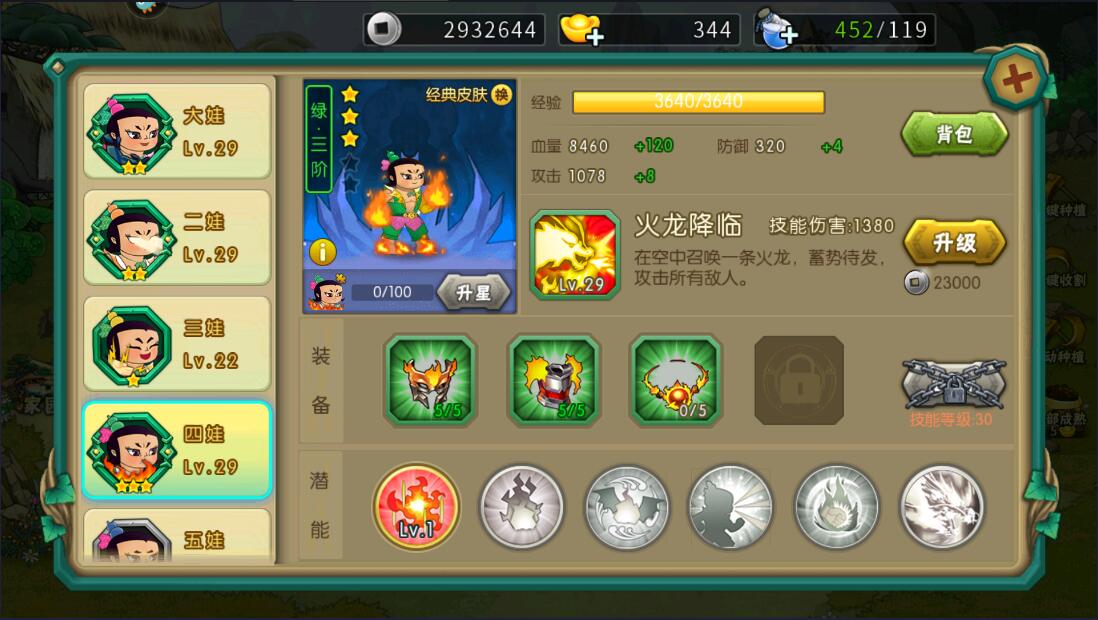1098x620 pixels.
Task: Upgrade the skill with the 升级 button
Action: (953, 242)
